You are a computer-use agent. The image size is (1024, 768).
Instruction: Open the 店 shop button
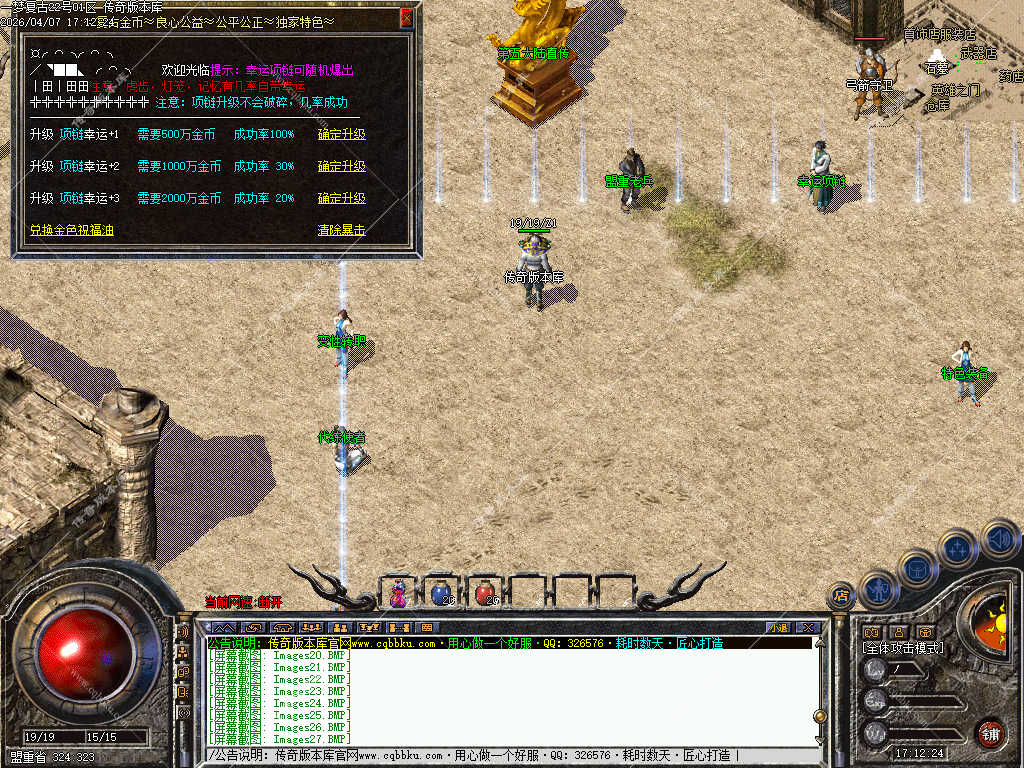[x=841, y=596]
